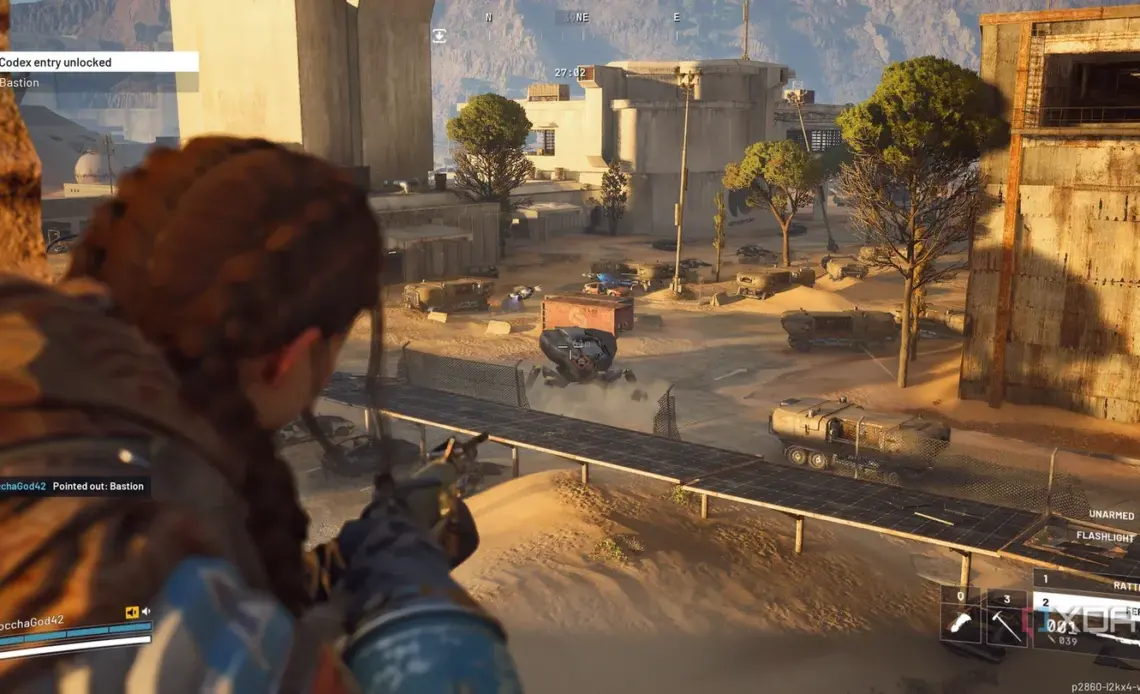Click the compass heading strip
This screenshot has height=694, width=1140.
tap(582, 17)
